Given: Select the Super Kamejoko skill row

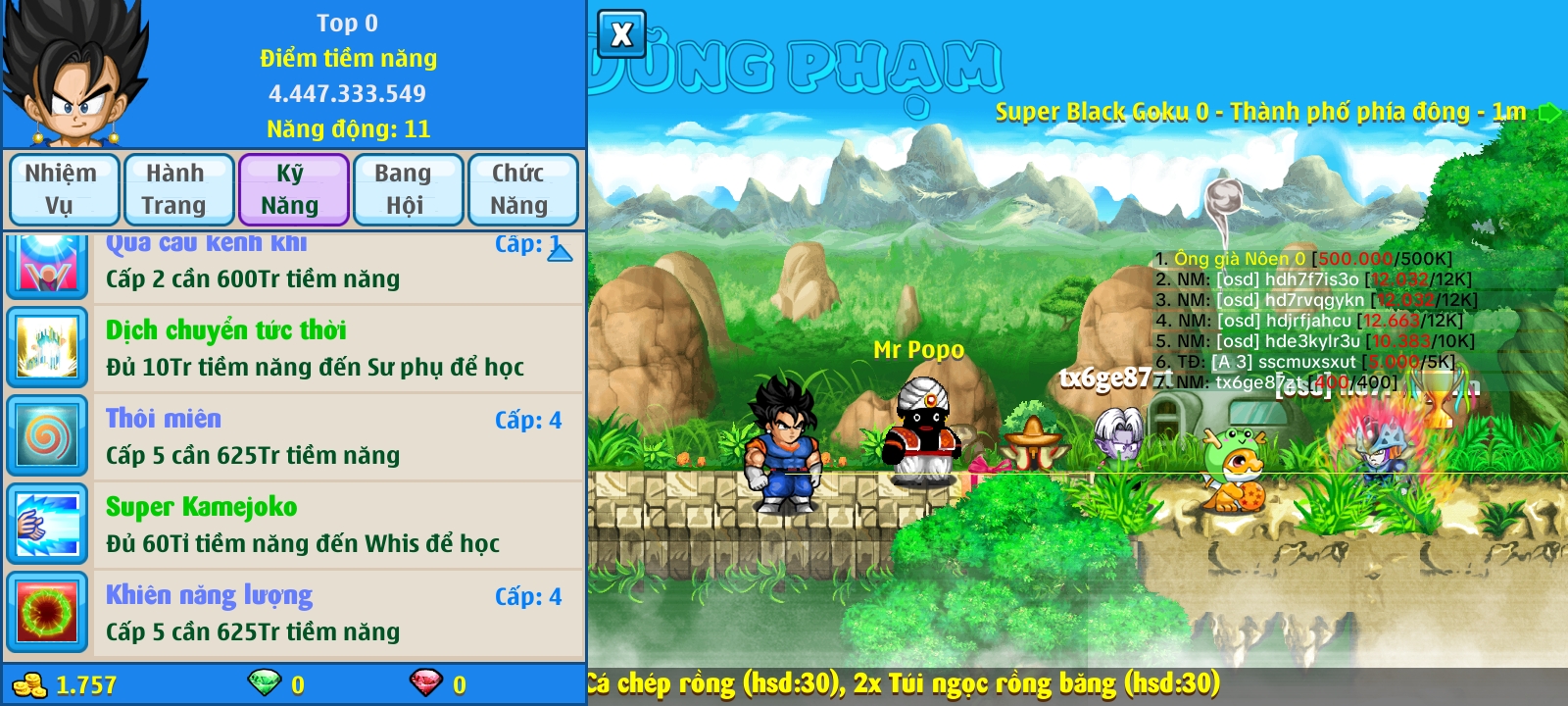Looking at the screenshot, I should click(333, 525).
